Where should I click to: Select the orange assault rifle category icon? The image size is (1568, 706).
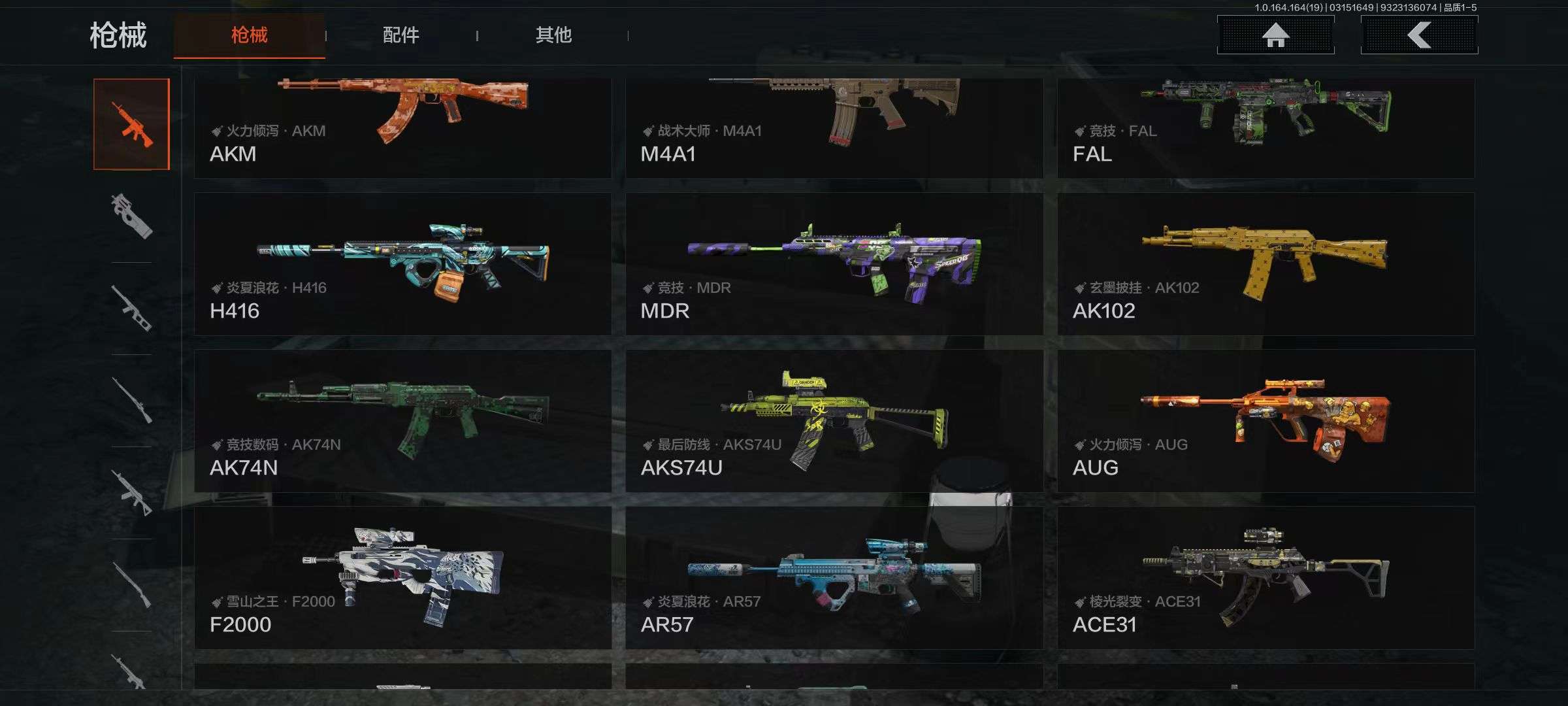click(x=131, y=124)
